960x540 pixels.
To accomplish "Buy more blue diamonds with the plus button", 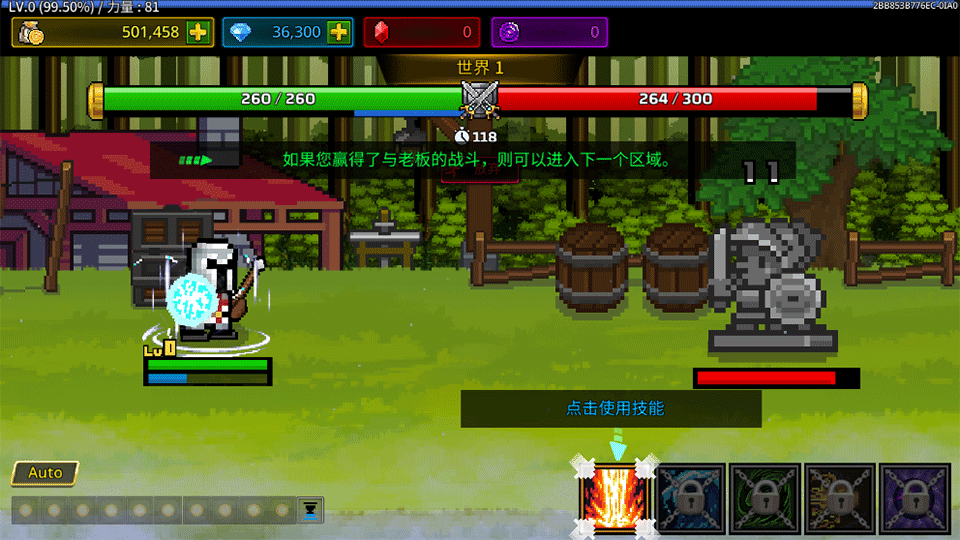I will coord(339,32).
